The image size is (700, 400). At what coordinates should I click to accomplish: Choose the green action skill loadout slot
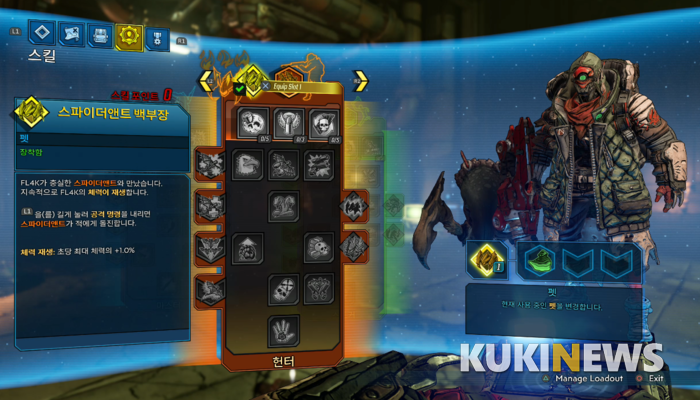click(x=540, y=260)
